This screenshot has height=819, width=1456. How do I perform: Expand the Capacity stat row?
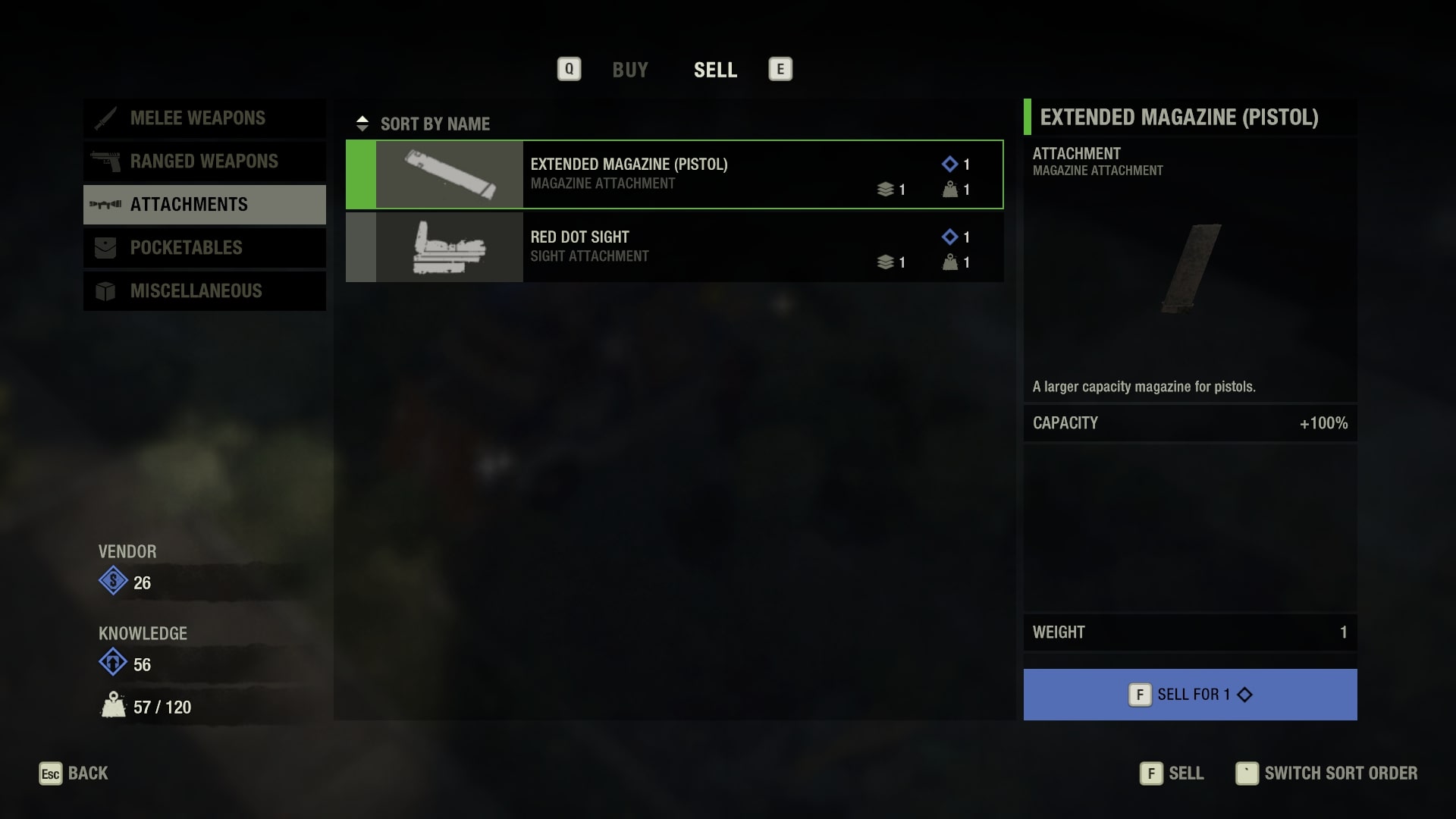[x=1189, y=423]
